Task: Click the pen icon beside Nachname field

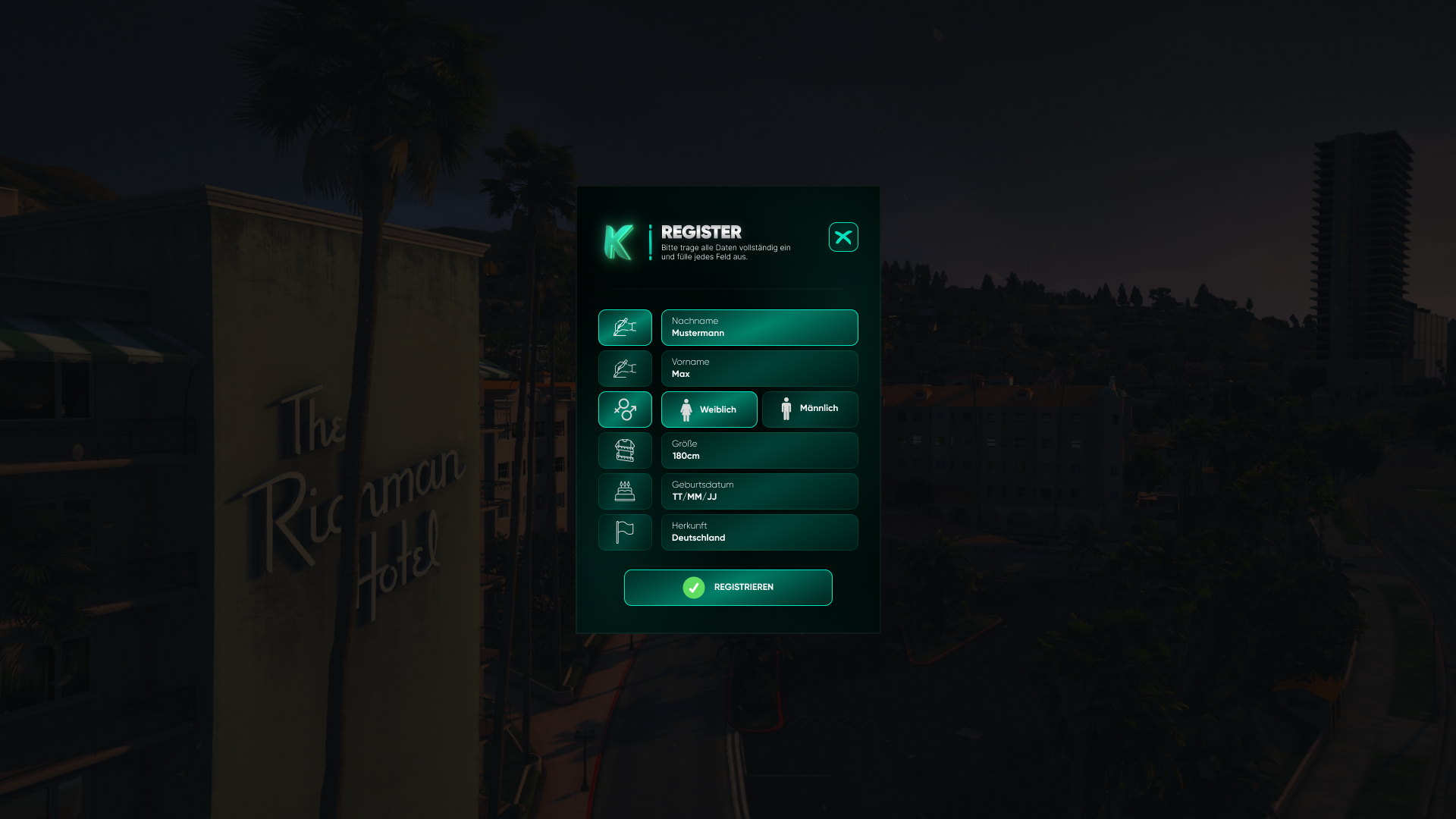Action: 625,328
